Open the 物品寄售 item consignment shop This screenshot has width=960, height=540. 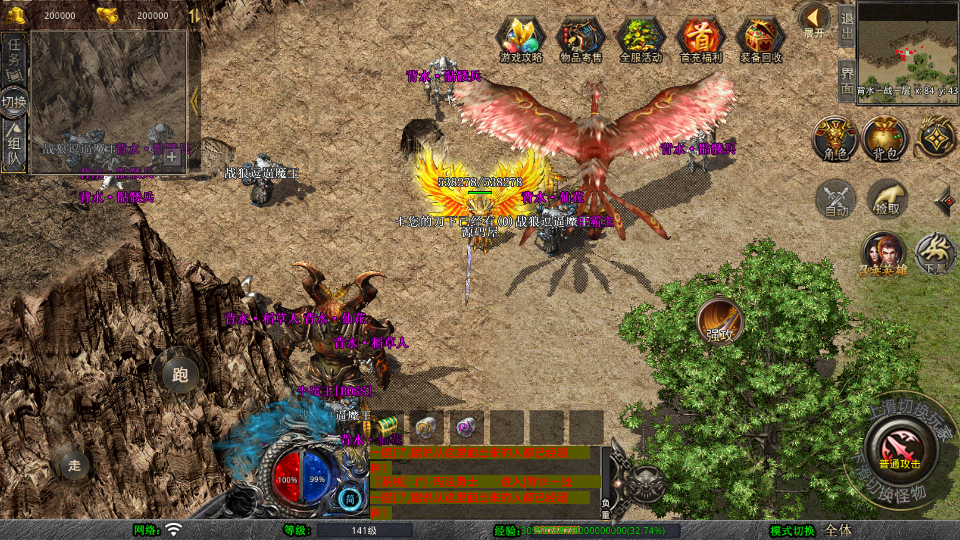[580, 40]
